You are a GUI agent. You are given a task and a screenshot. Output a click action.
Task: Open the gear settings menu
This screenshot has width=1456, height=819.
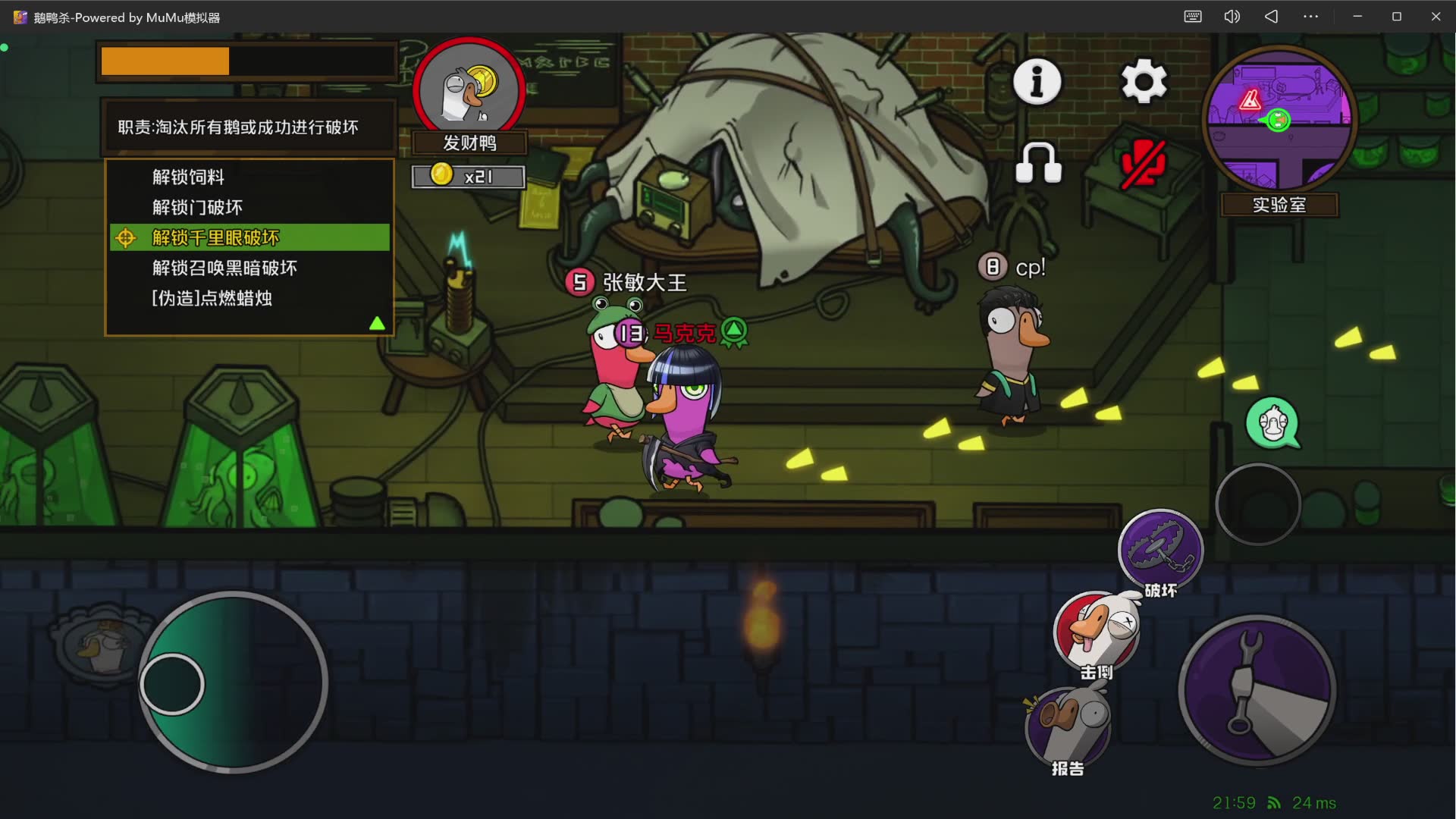pyautogui.click(x=1144, y=81)
